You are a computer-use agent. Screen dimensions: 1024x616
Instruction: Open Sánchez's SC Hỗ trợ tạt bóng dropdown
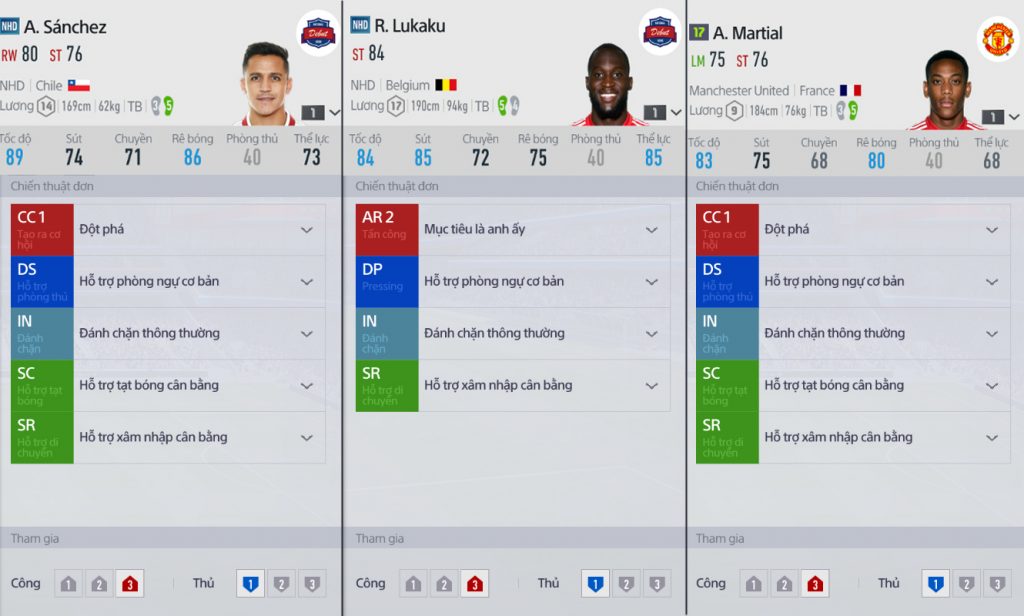(307, 385)
